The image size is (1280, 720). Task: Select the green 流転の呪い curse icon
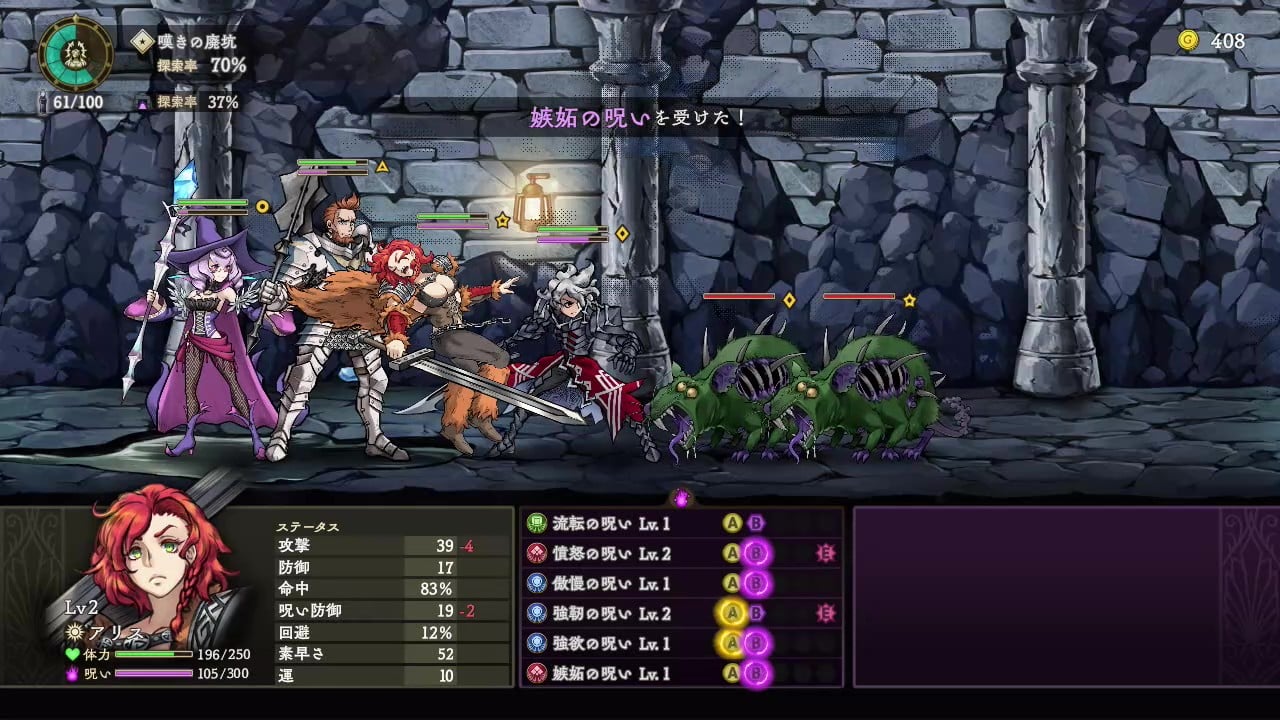coord(536,522)
